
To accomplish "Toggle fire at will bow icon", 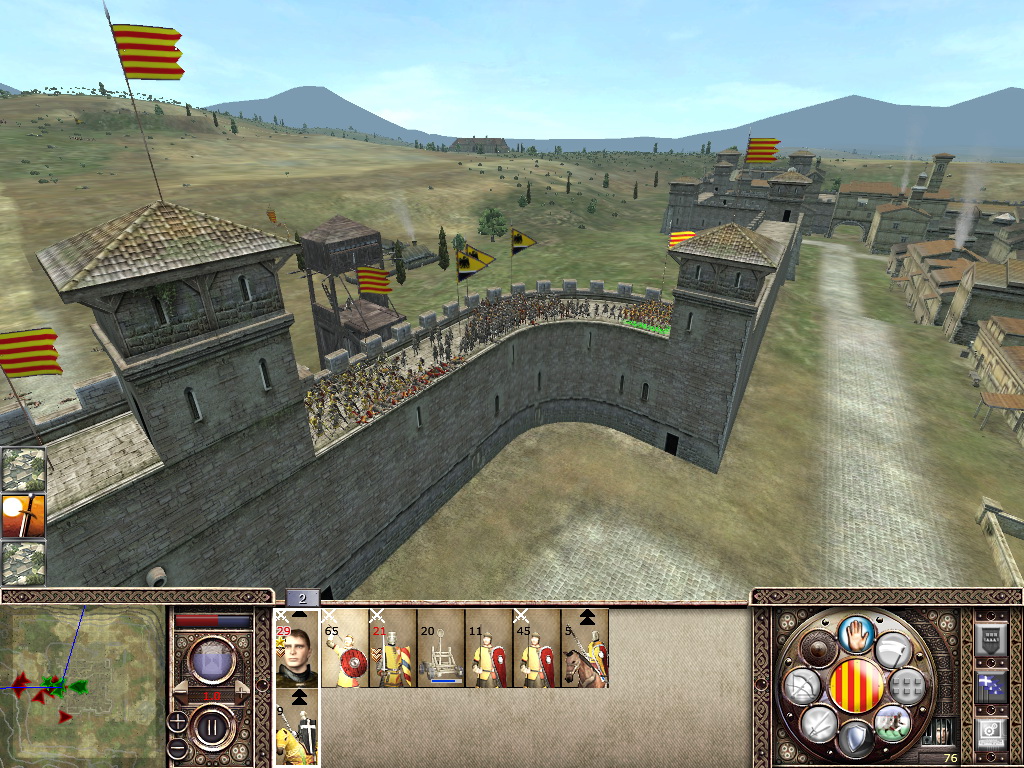I will (x=802, y=685).
